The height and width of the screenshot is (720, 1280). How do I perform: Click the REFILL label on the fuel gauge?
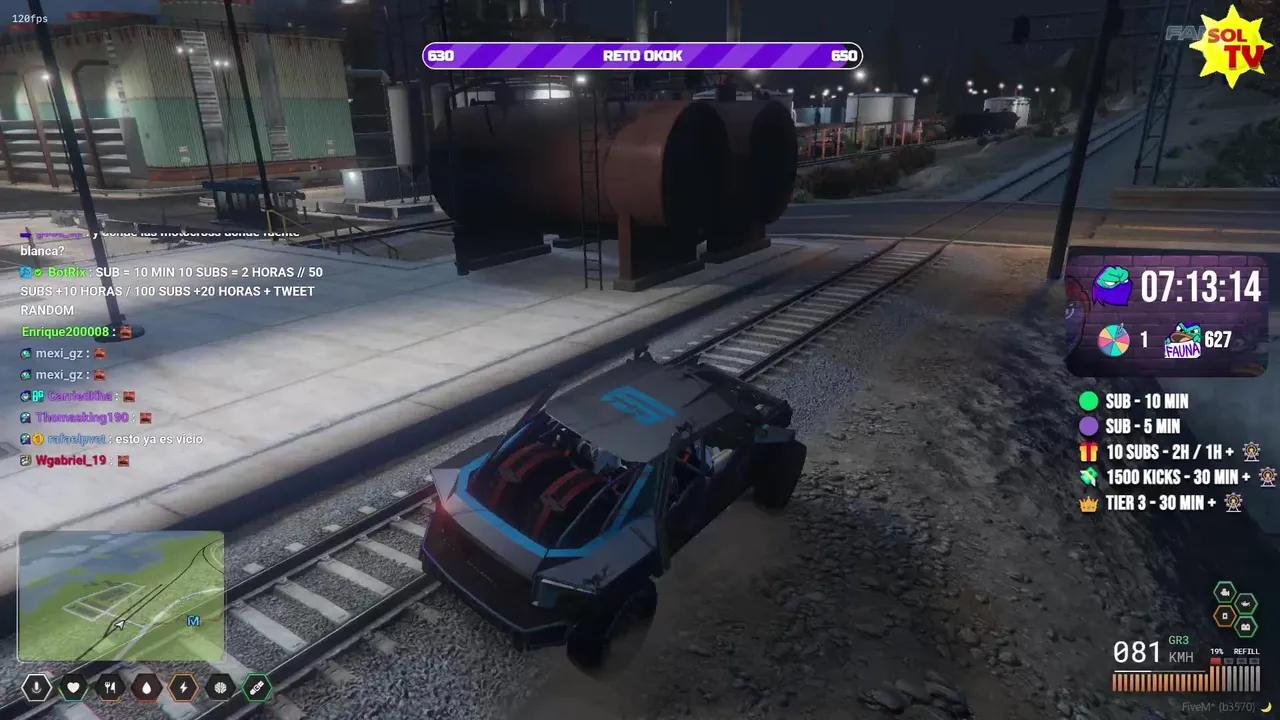(x=1247, y=651)
